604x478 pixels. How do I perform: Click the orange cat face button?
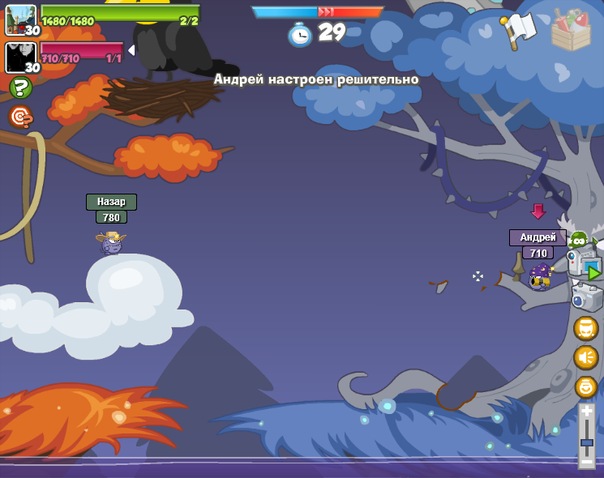[x=586, y=328]
